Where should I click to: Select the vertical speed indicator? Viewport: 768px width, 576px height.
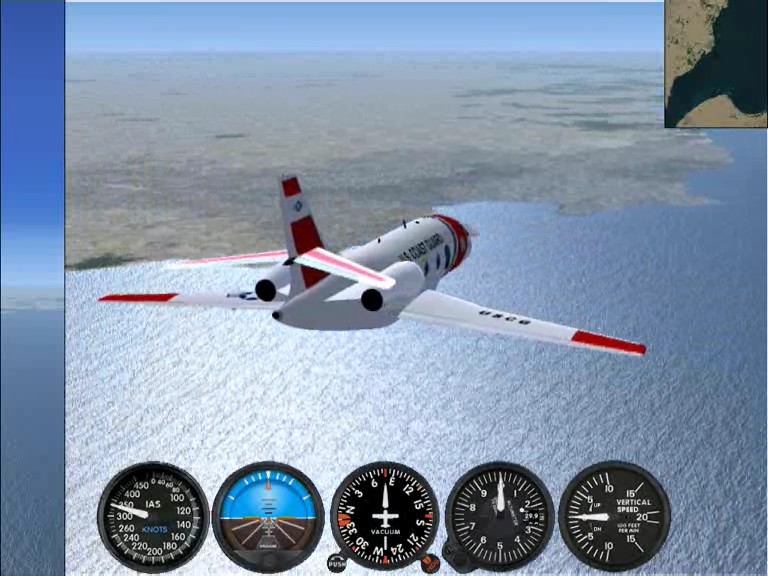point(614,515)
